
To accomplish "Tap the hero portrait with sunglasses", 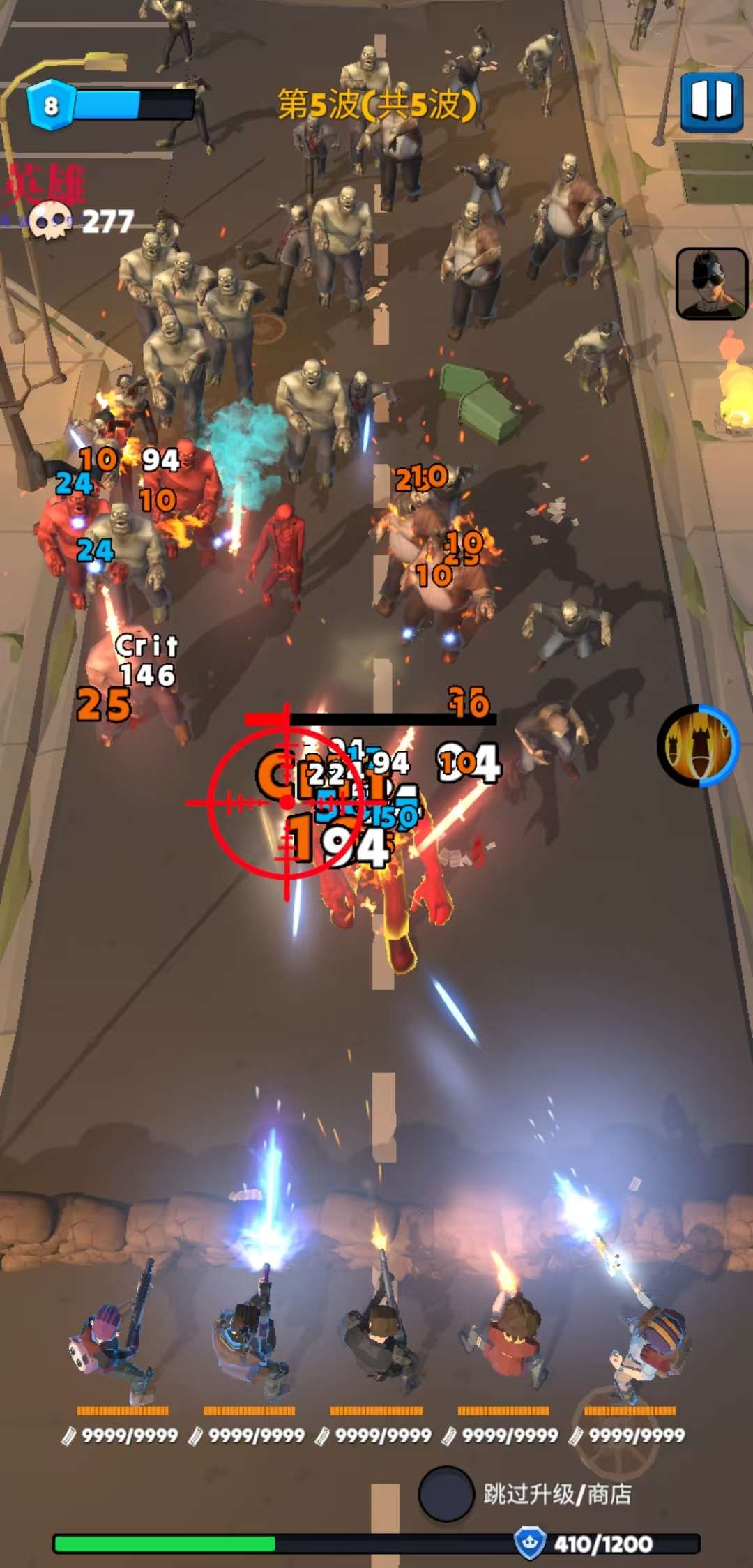I will [x=711, y=283].
